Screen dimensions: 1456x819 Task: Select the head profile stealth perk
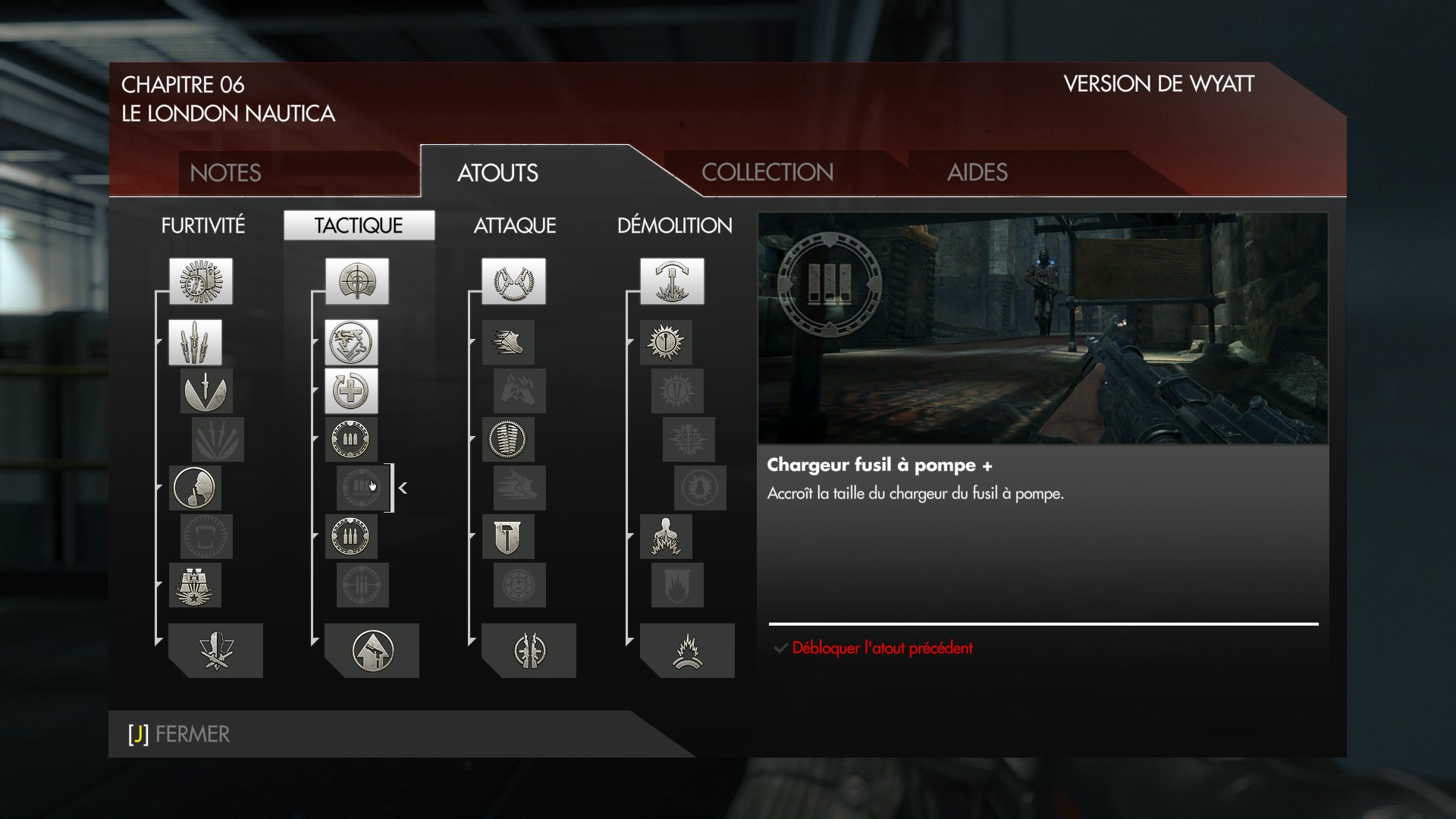click(x=195, y=488)
